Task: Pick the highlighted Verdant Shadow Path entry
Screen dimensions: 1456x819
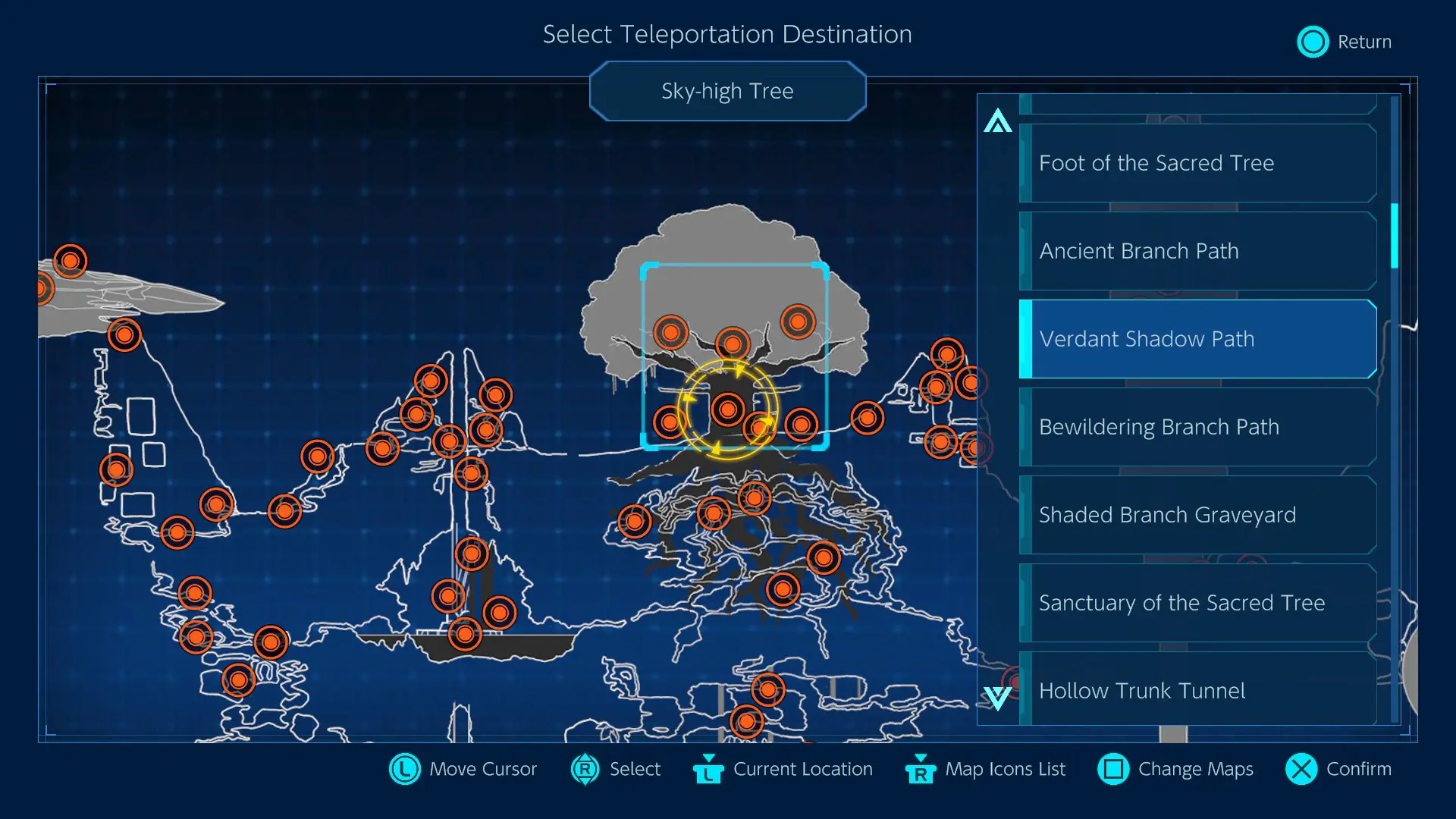Action: (x=1198, y=339)
